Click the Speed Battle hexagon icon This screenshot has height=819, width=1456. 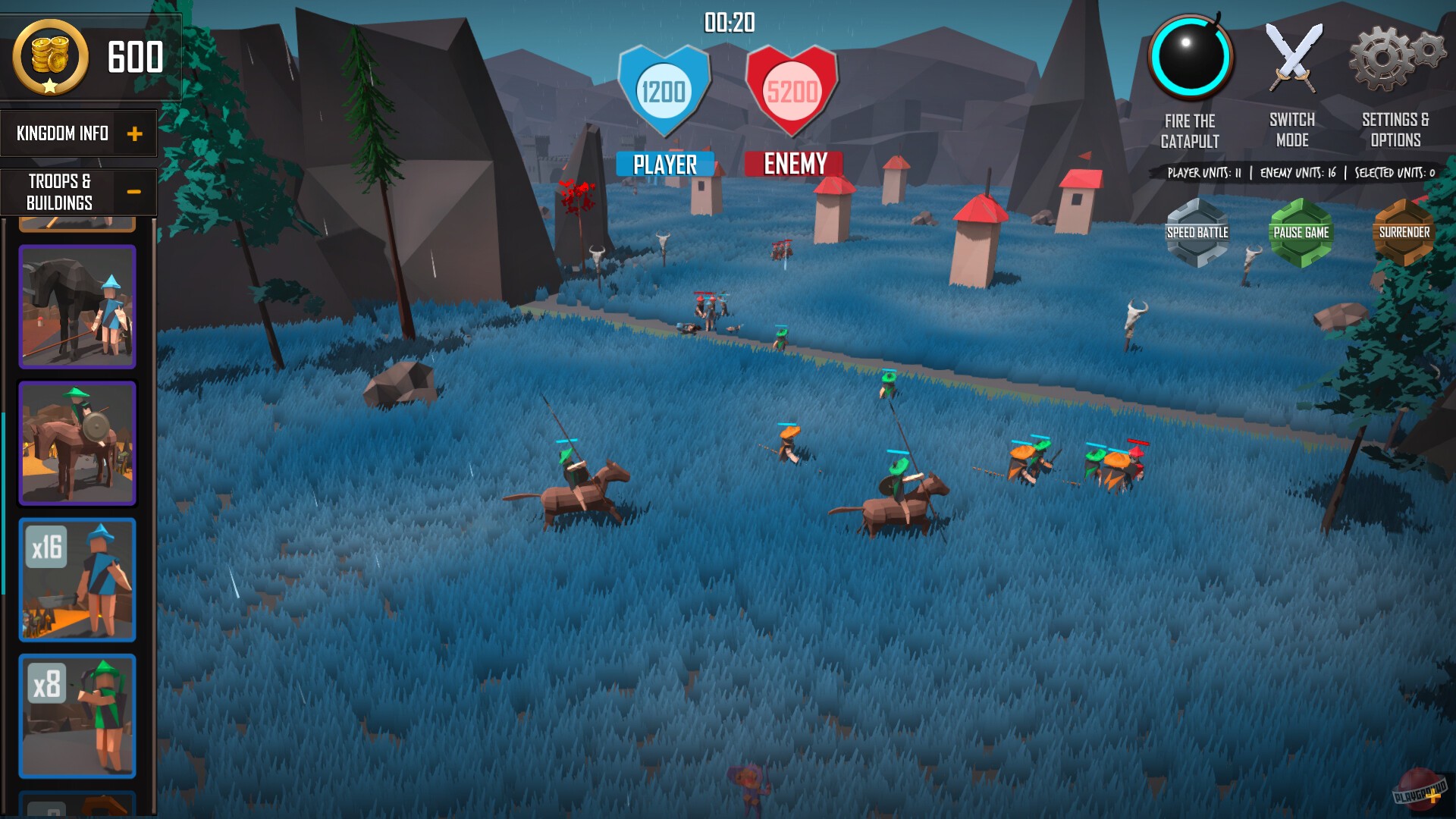pyautogui.click(x=1199, y=231)
